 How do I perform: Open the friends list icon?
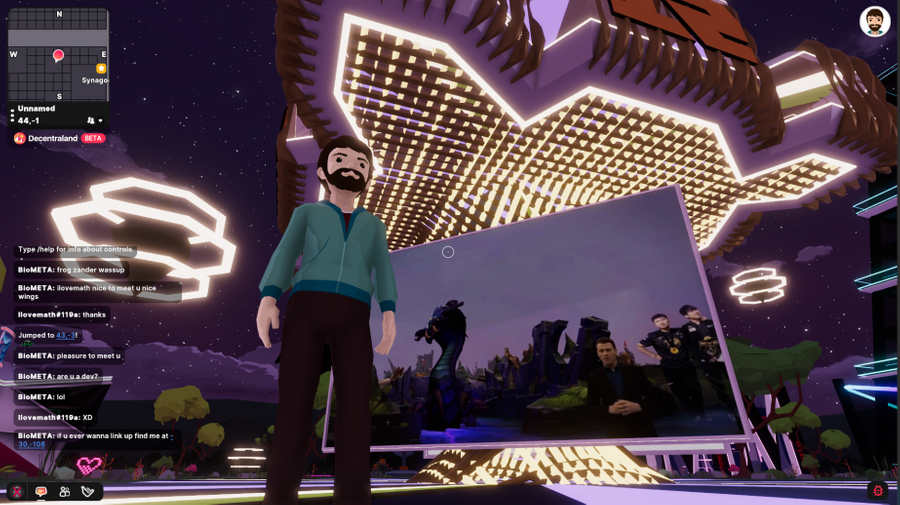(65, 491)
